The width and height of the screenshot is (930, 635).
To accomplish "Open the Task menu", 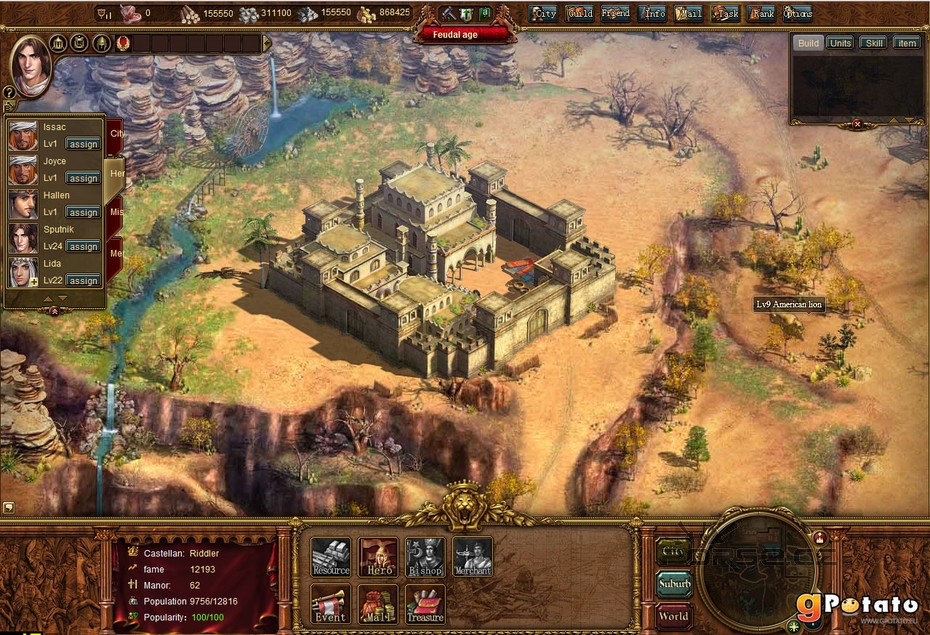I will pyautogui.click(x=726, y=14).
